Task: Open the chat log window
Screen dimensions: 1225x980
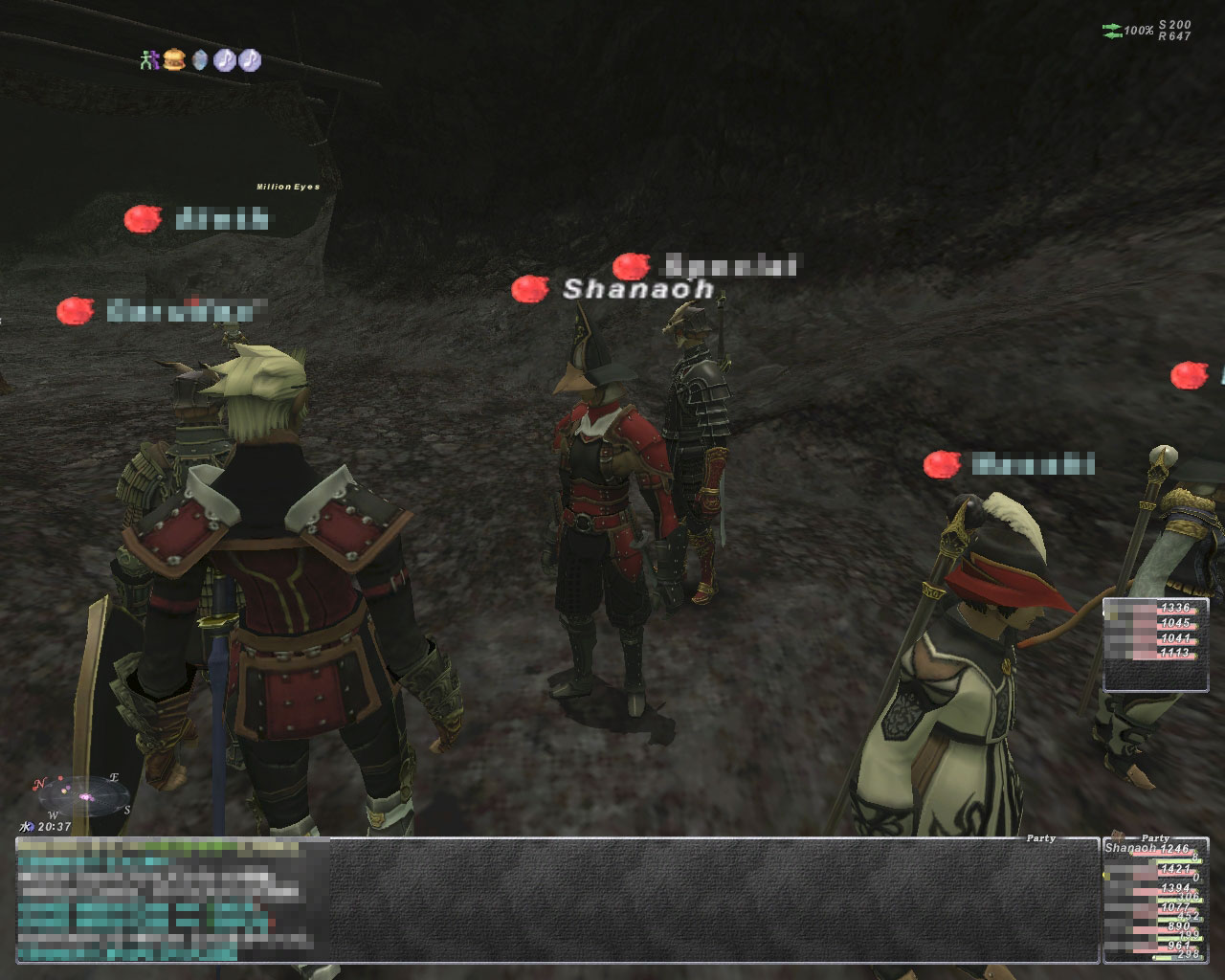Action: click(555, 900)
